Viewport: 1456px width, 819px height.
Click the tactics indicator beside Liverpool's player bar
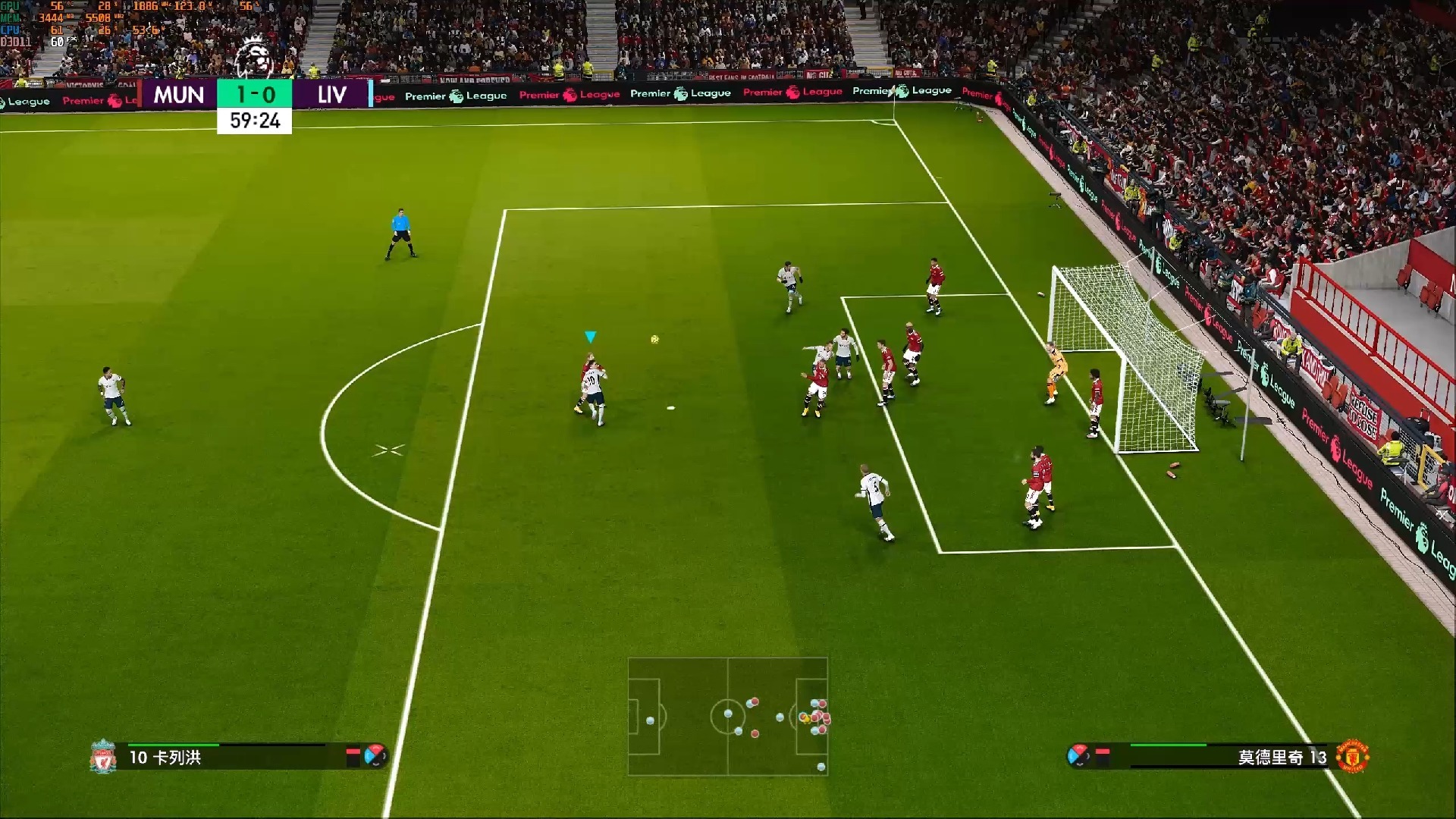(375, 755)
